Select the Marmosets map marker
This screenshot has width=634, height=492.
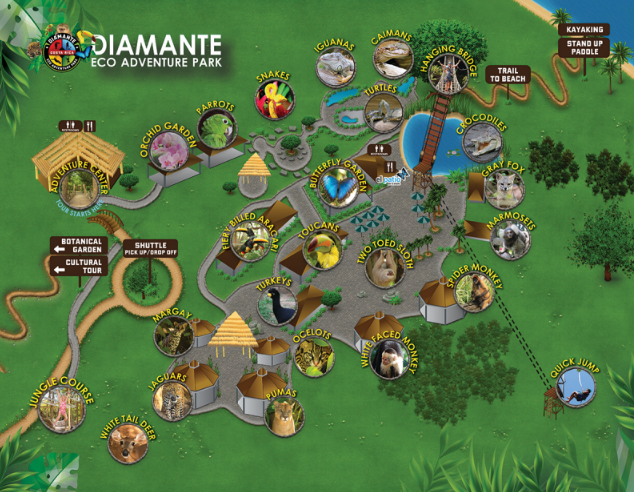(512, 240)
